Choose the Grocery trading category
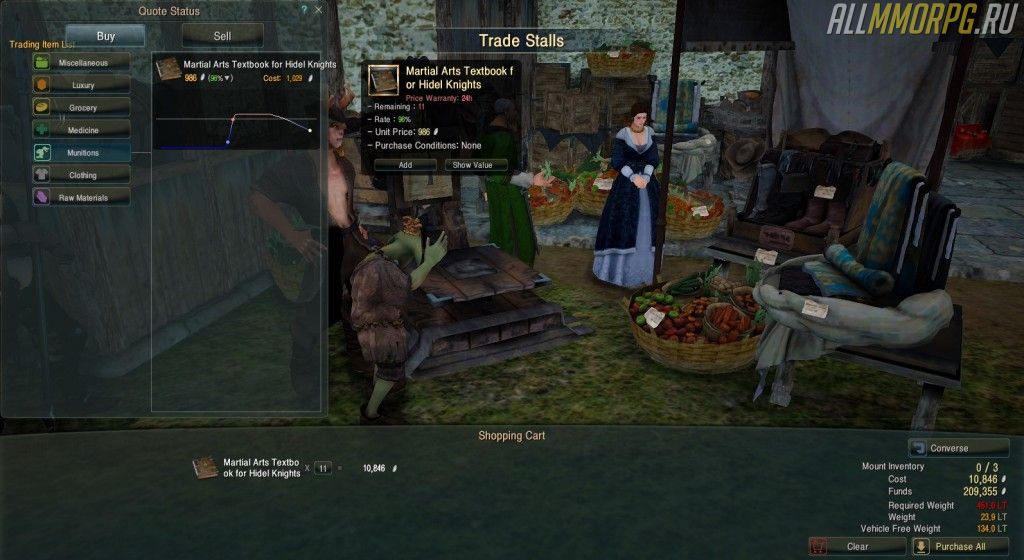 pos(81,107)
